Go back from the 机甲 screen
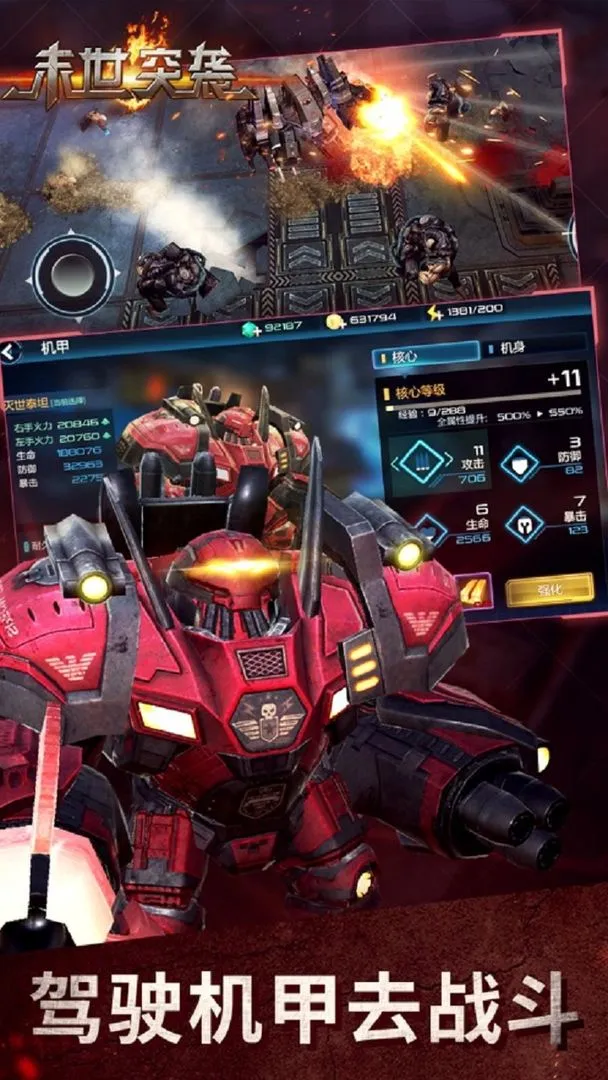The height and width of the screenshot is (1080, 608). pos(11,351)
